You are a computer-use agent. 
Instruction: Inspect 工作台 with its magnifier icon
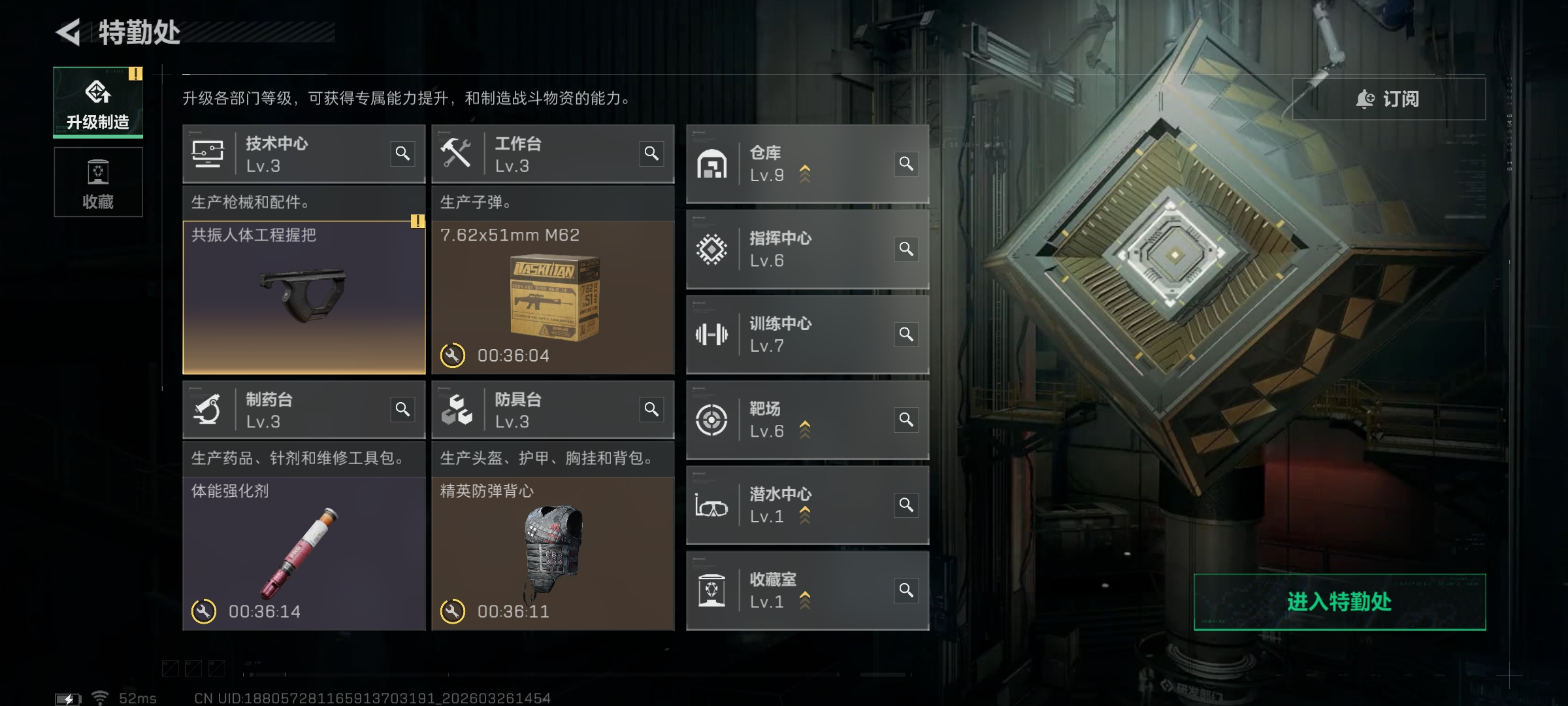tap(651, 154)
